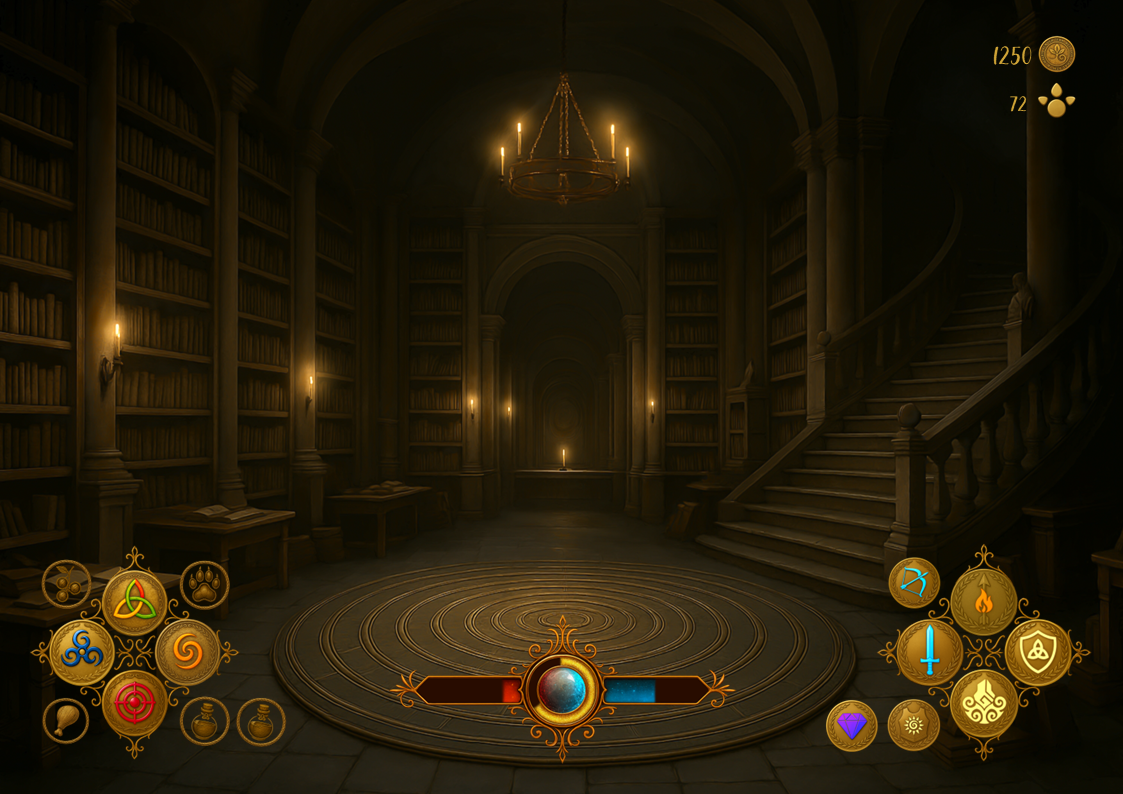
Task: Trigger the red crosshair target skill
Action: pos(134,703)
